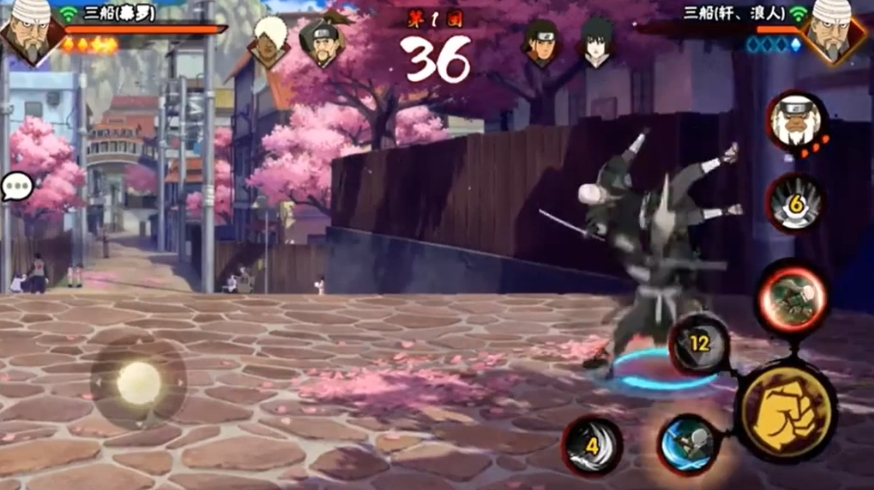
Task: Trigger the blue-glowing sword skill
Action: (688, 442)
